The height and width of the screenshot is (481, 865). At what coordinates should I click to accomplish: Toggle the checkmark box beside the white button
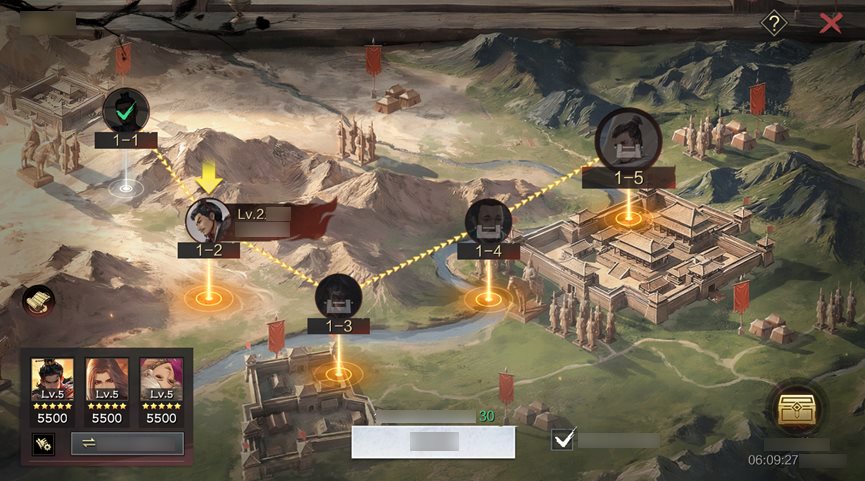click(x=563, y=439)
